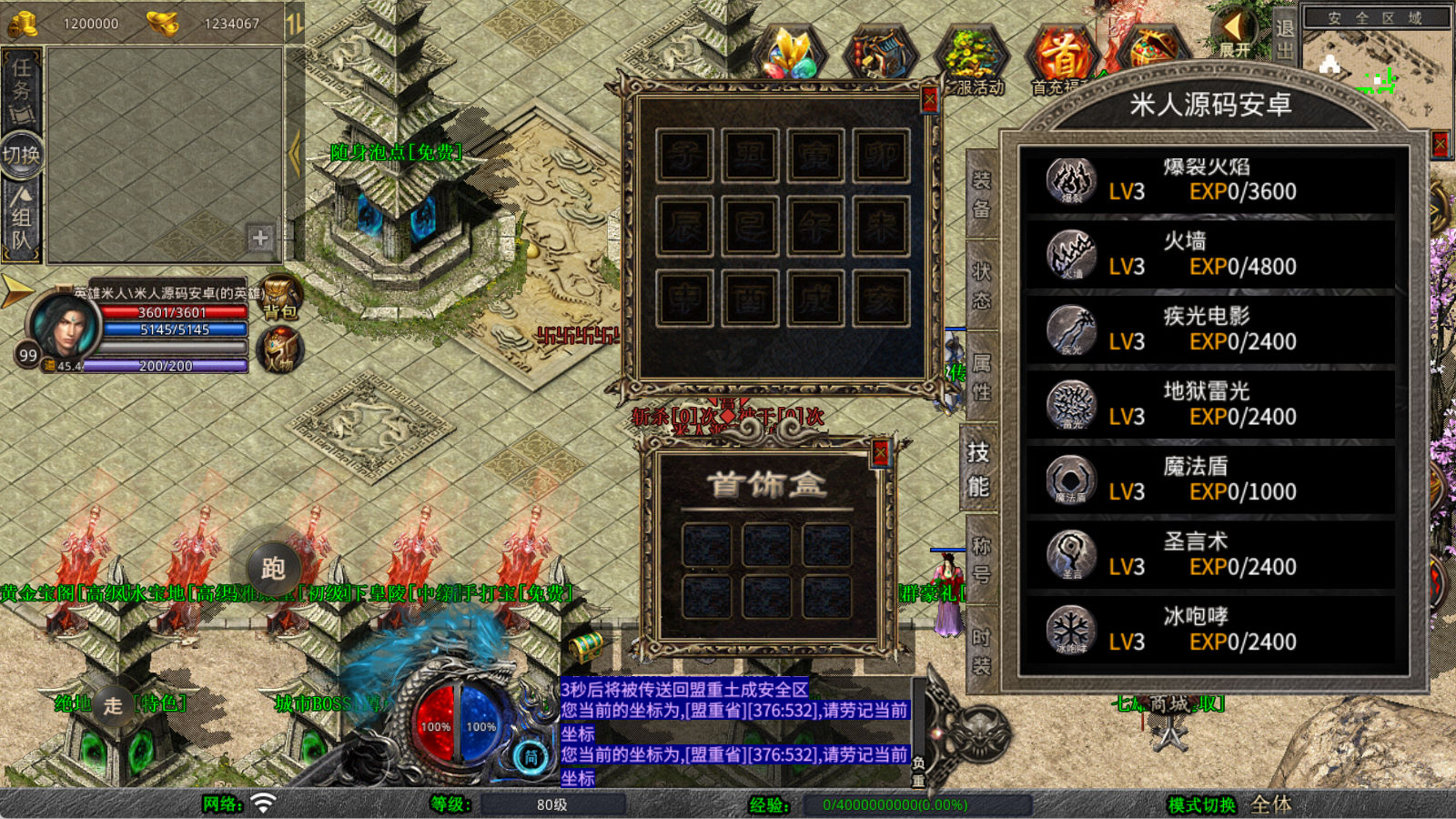Select the 魔法盾 skill row
1456x819 pixels.
point(1210,480)
